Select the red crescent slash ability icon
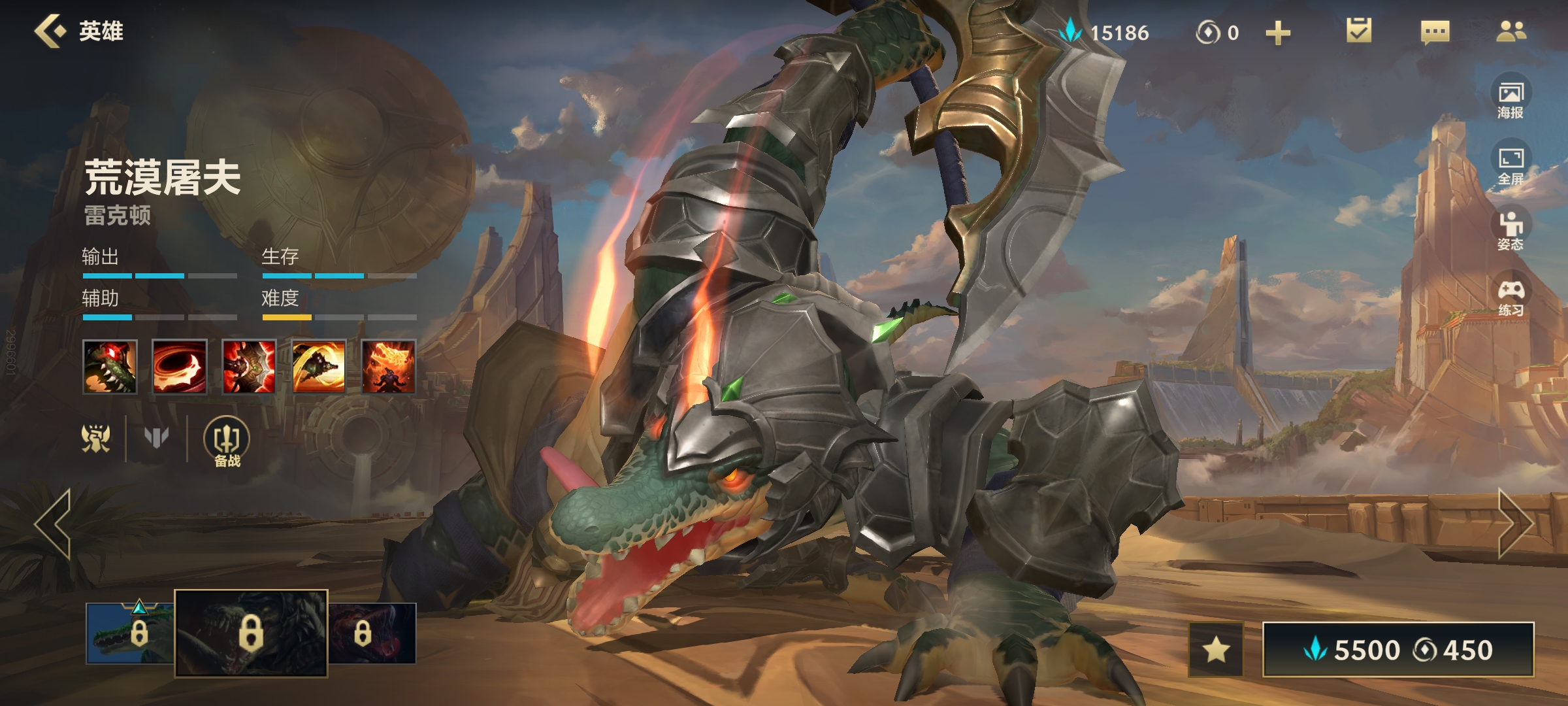The image size is (1568, 706). click(179, 367)
